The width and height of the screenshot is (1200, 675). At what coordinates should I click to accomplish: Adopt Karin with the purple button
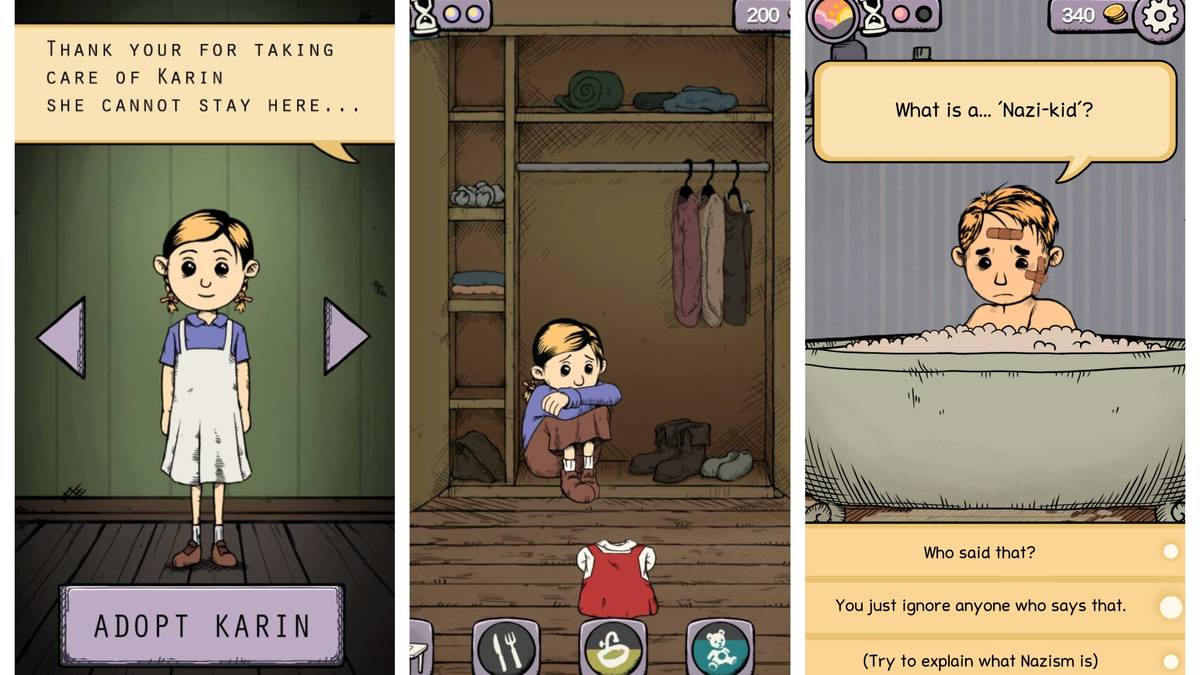click(x=202, y=625)
